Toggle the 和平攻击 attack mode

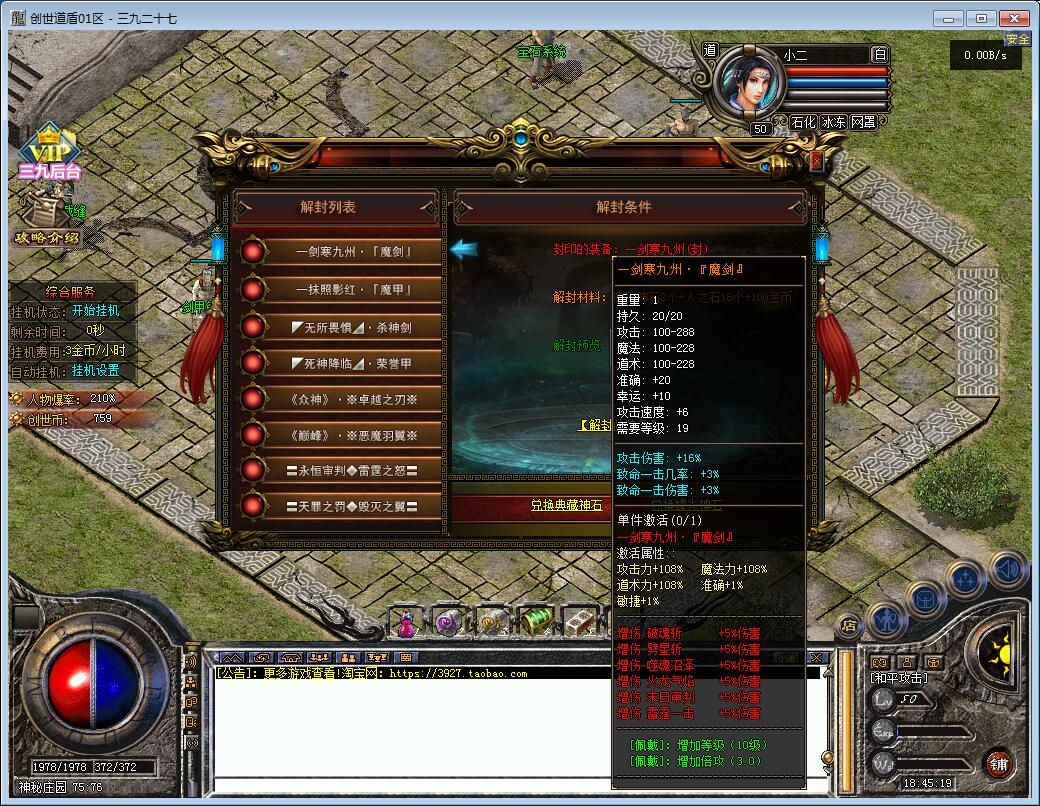(897, 678)
